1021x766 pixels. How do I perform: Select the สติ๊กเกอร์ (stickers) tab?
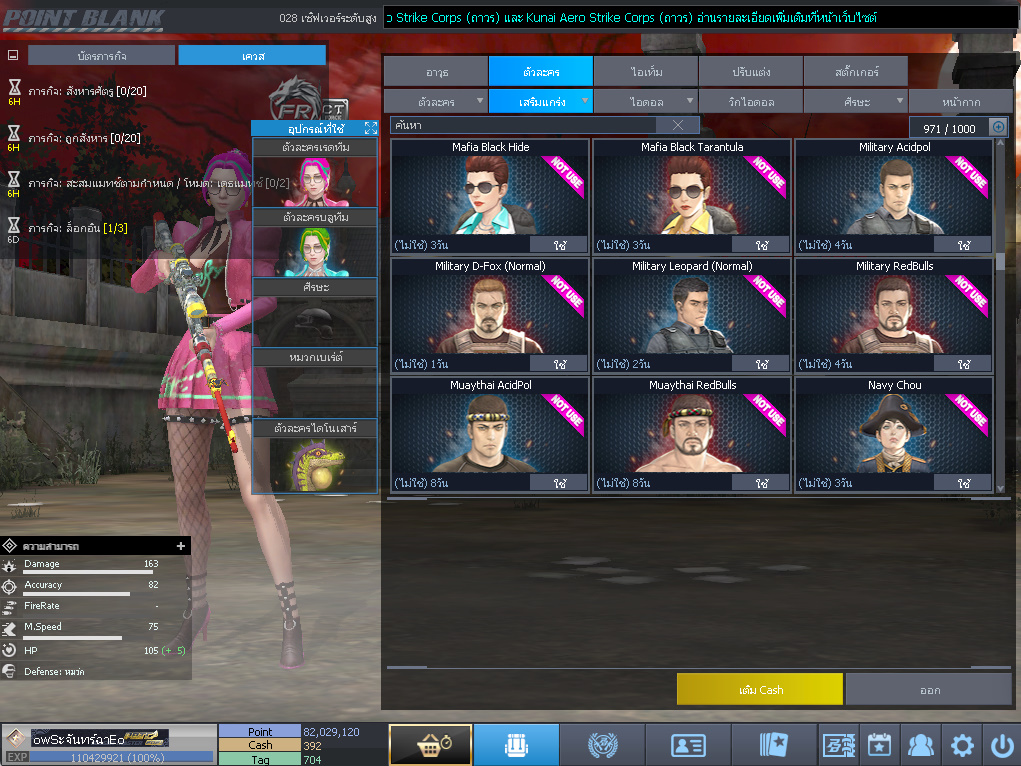coord(855,71)
